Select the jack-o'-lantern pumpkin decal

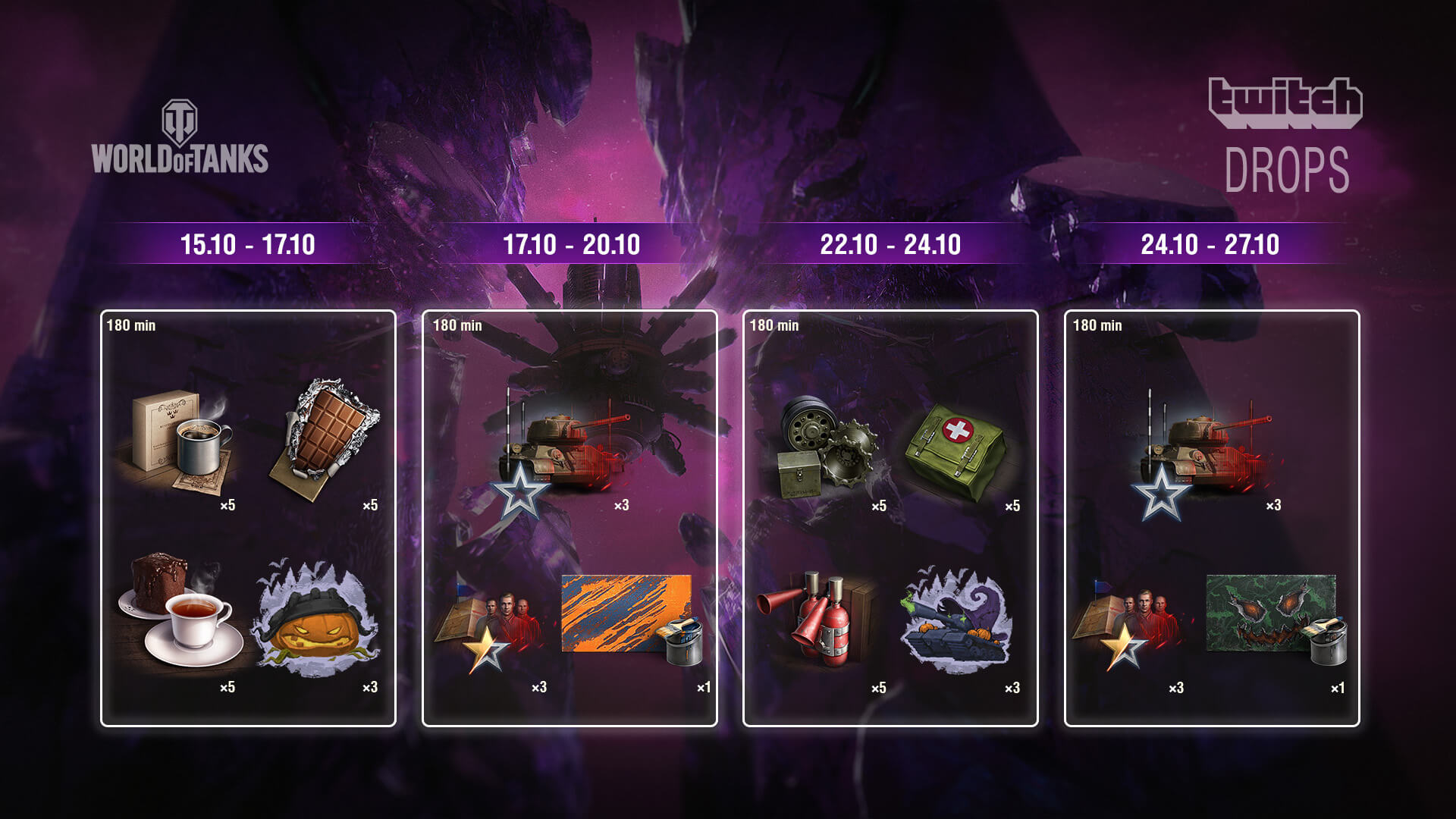[x=317, y=618]
